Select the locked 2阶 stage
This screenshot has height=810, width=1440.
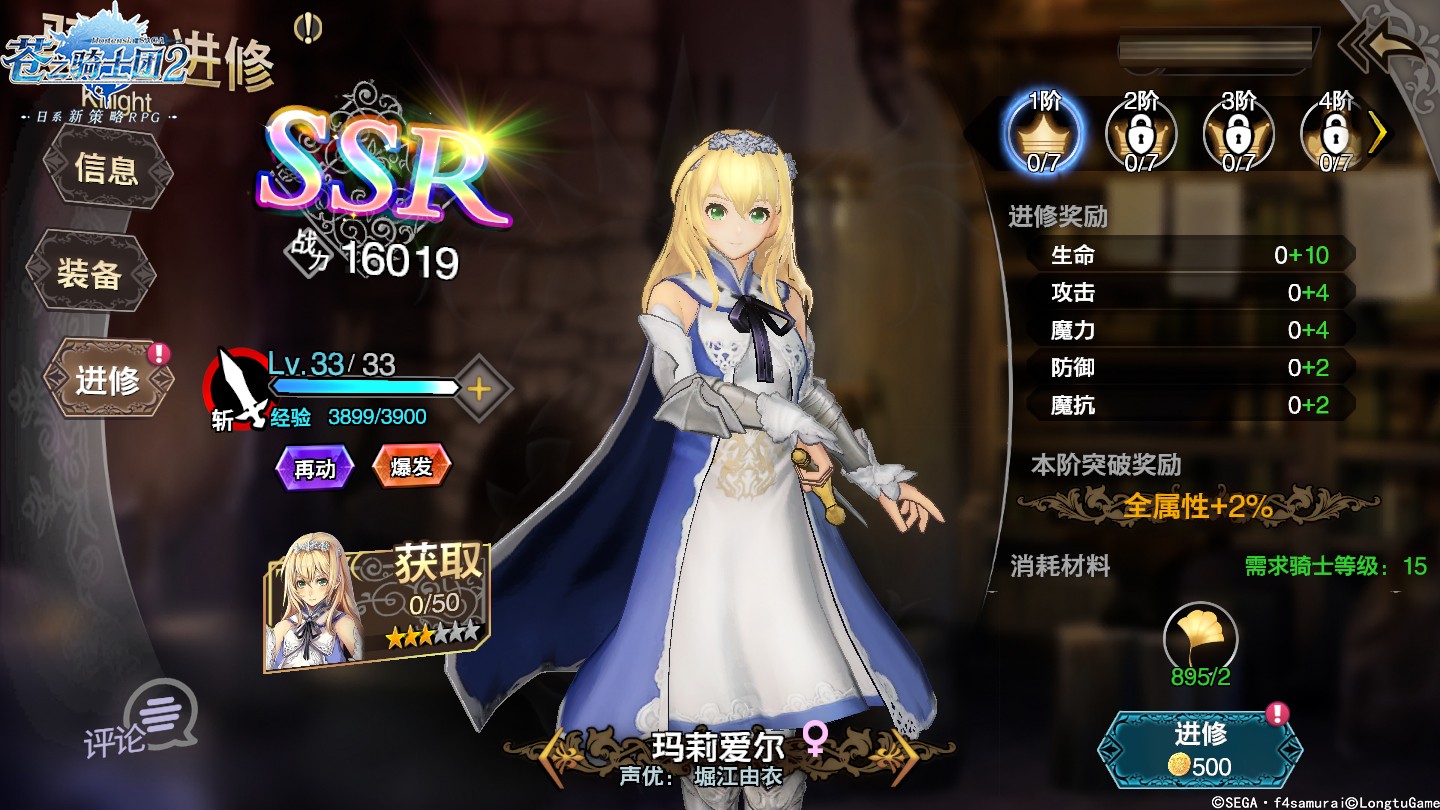(1141, 133)
